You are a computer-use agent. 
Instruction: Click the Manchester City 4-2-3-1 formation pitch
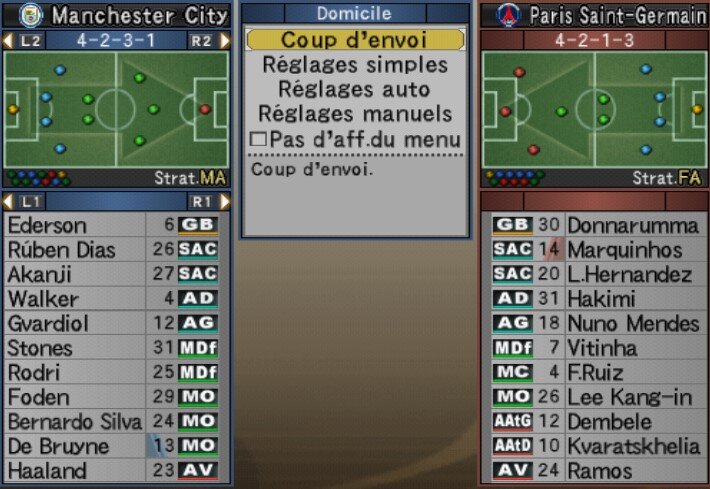click(x=117, y=109)
